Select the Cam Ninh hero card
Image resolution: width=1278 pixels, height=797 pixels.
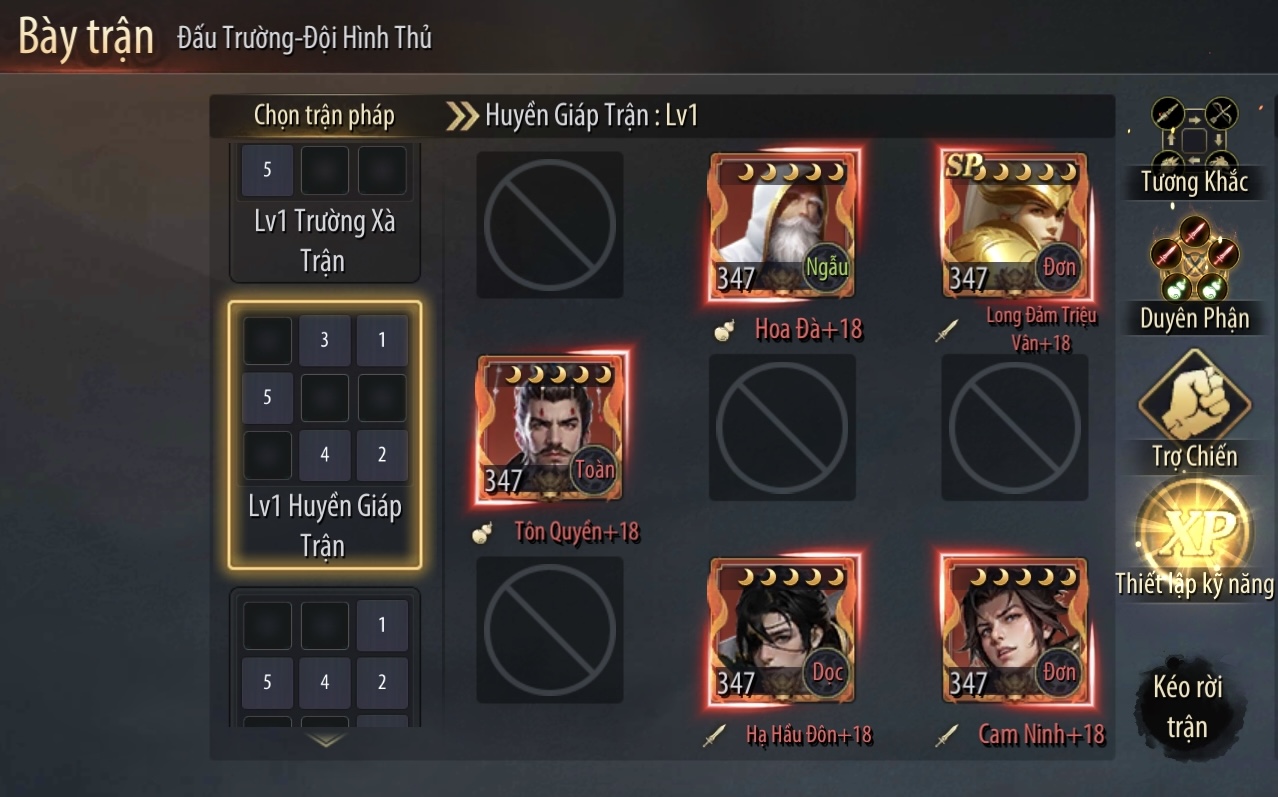[1014, 630]
